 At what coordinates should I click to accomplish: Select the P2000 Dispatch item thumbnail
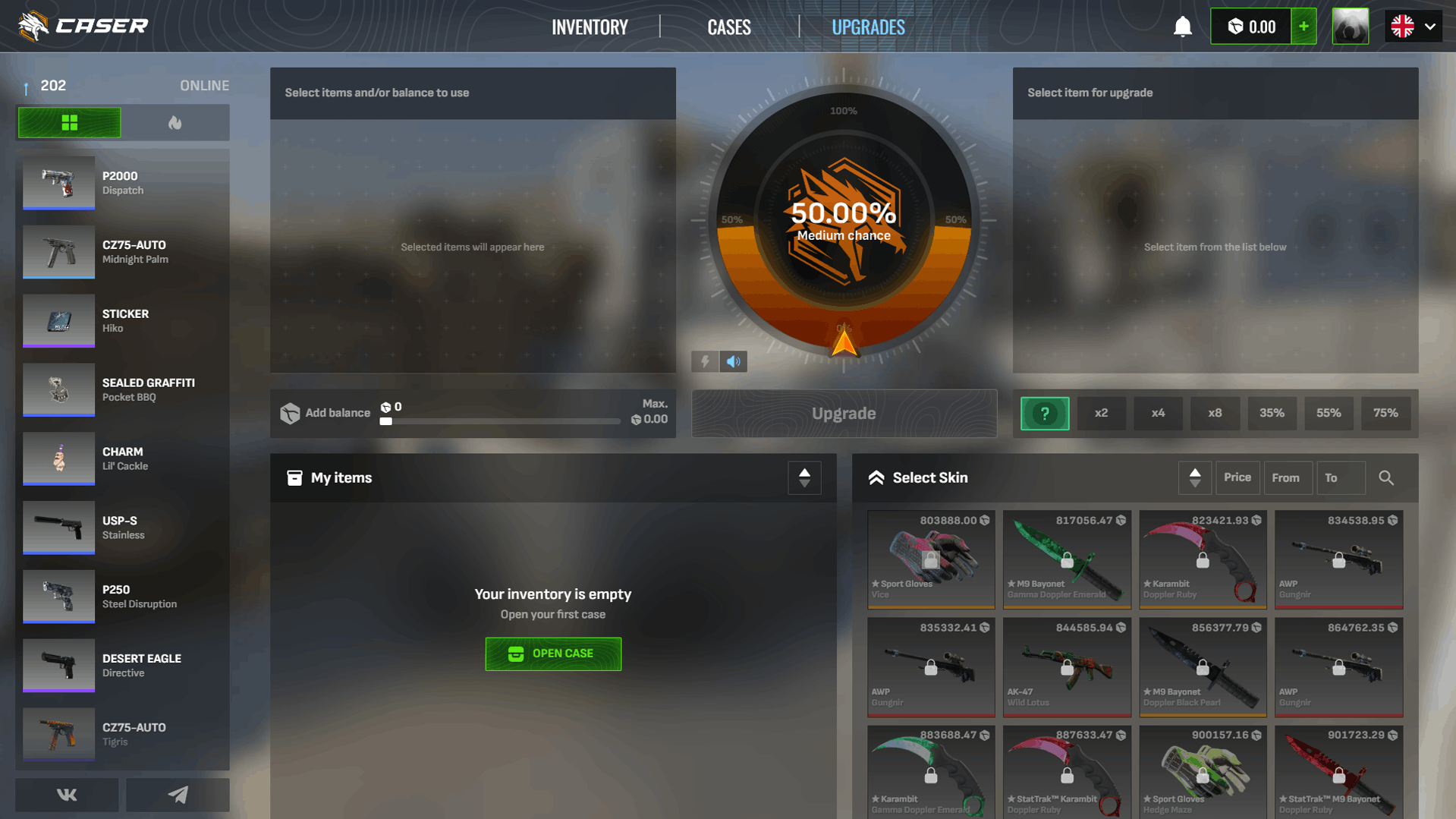point(58,183)
